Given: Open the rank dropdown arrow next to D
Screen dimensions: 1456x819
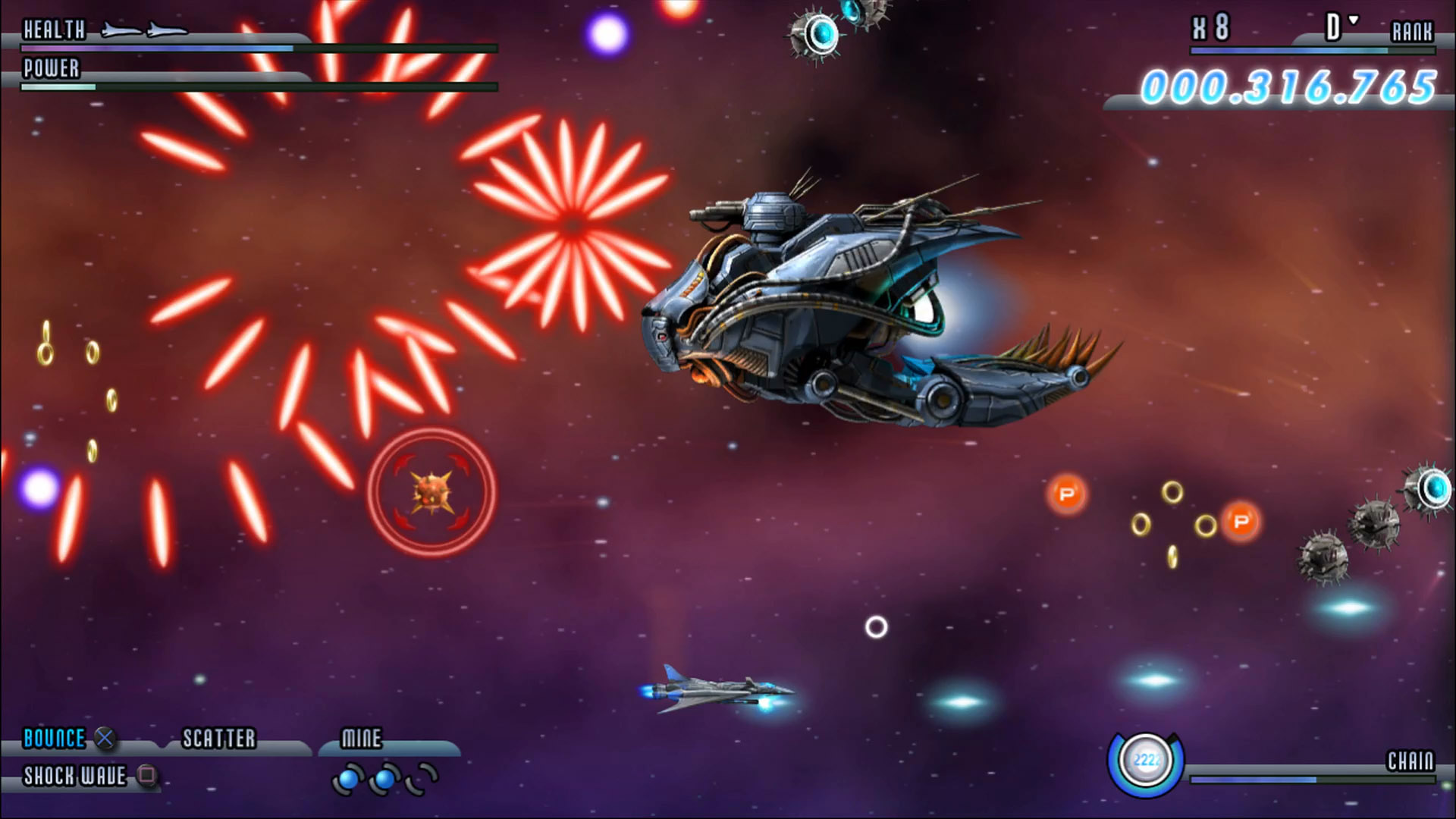Looking at the screenshot, I should [x=1352, y=20].
